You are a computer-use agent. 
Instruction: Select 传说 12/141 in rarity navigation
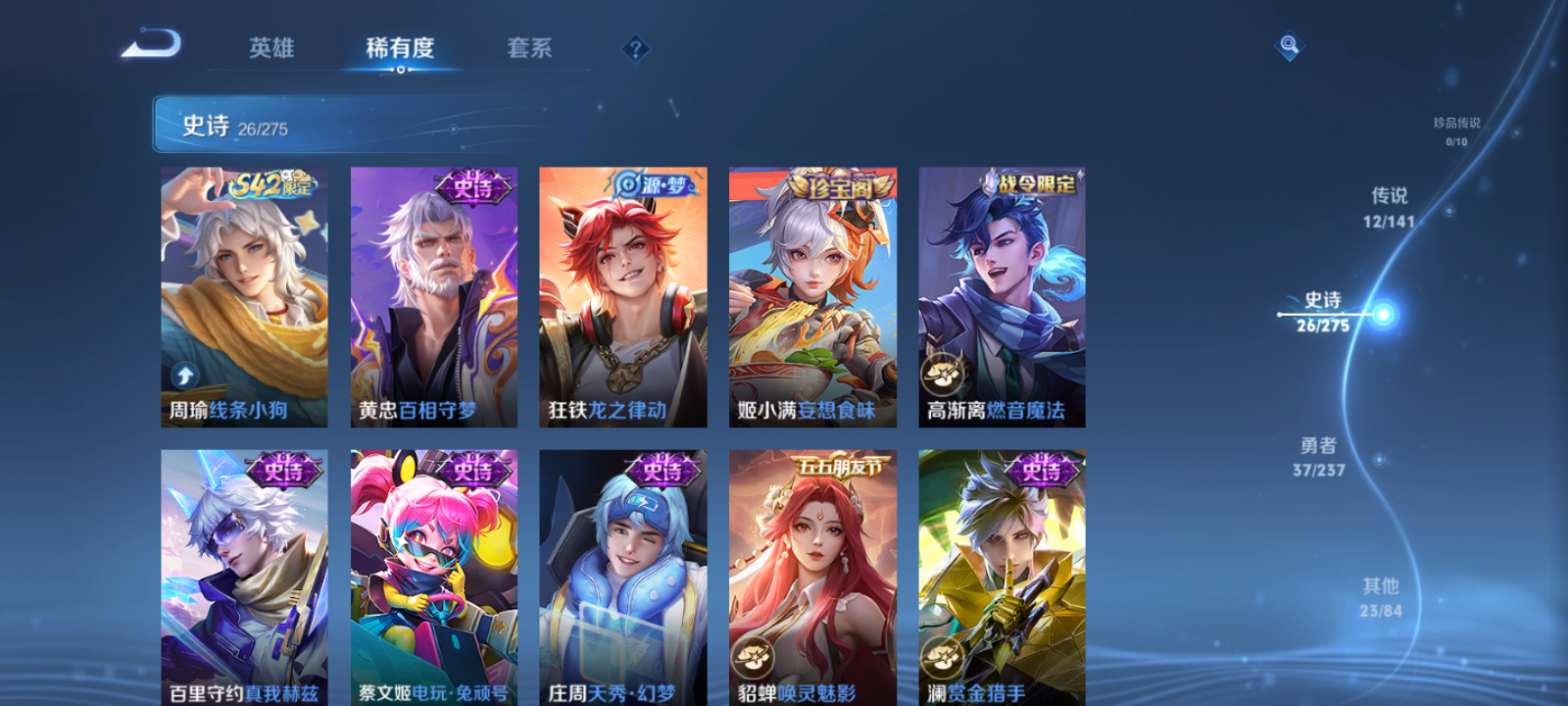click(1393, 208)
